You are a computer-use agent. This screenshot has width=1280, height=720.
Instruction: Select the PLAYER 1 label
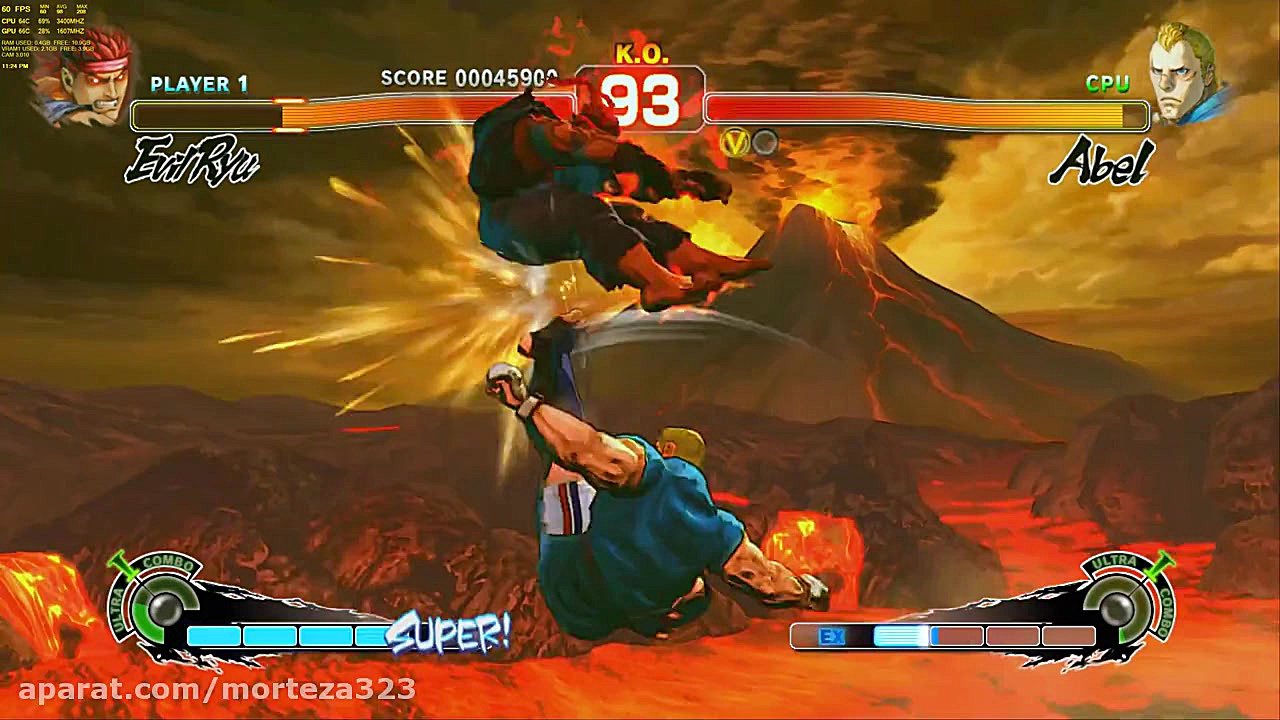(x=198, y=85)
